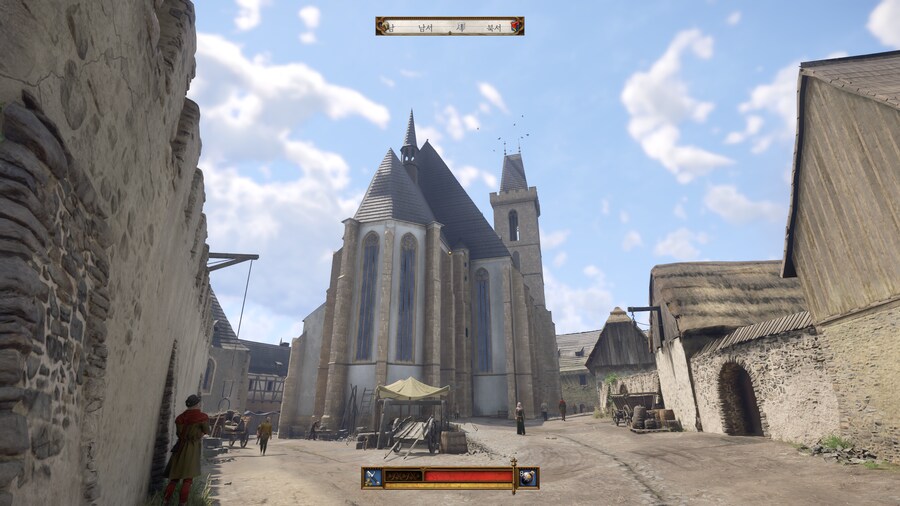Click the compass direction strip
This screenshot has height=506, width=900.
(450, 26)
